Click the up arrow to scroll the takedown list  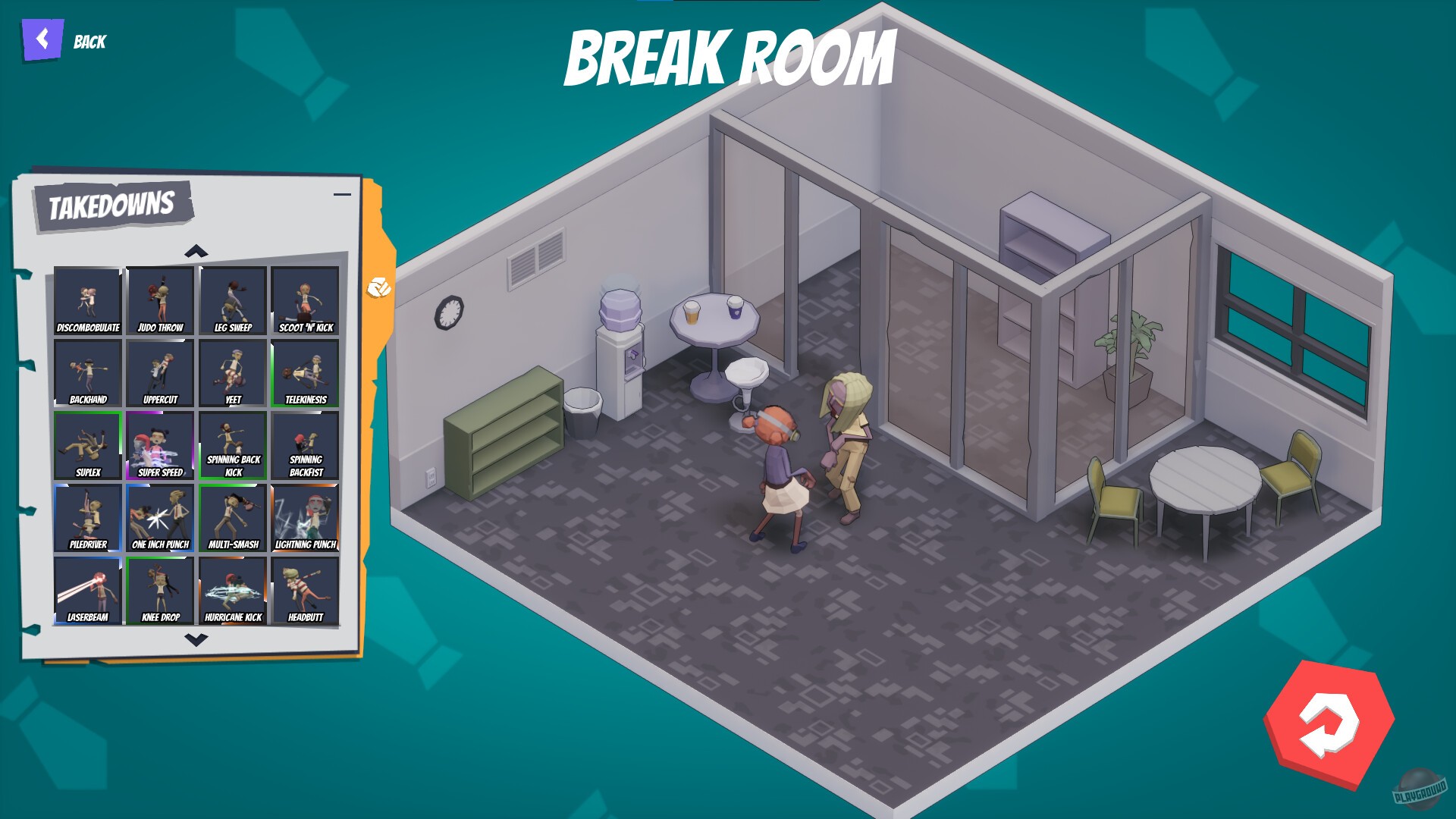coord(198,249)
